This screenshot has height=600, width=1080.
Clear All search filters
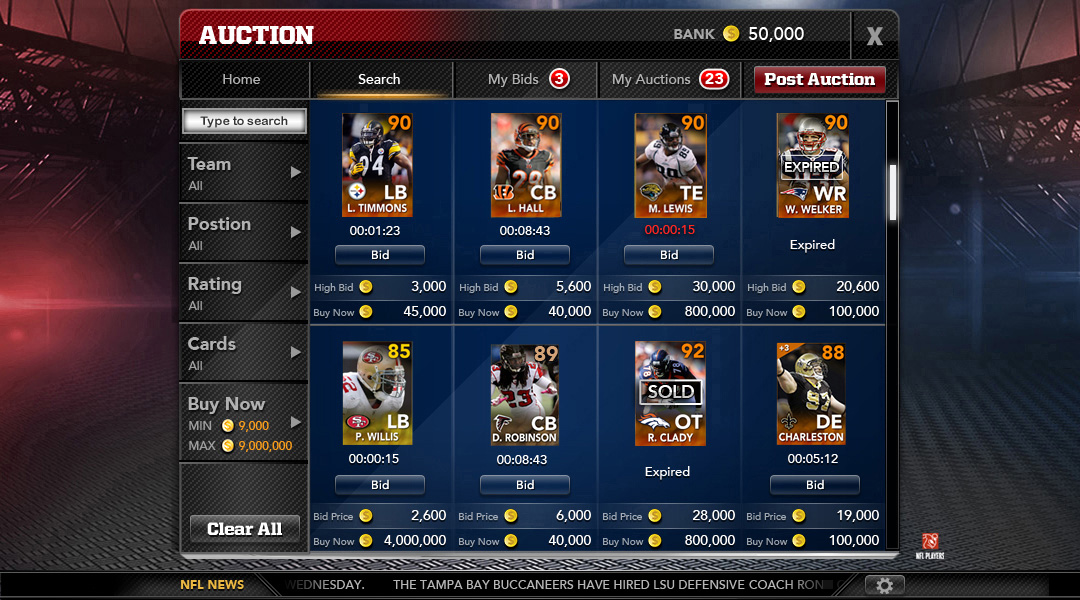244,529
